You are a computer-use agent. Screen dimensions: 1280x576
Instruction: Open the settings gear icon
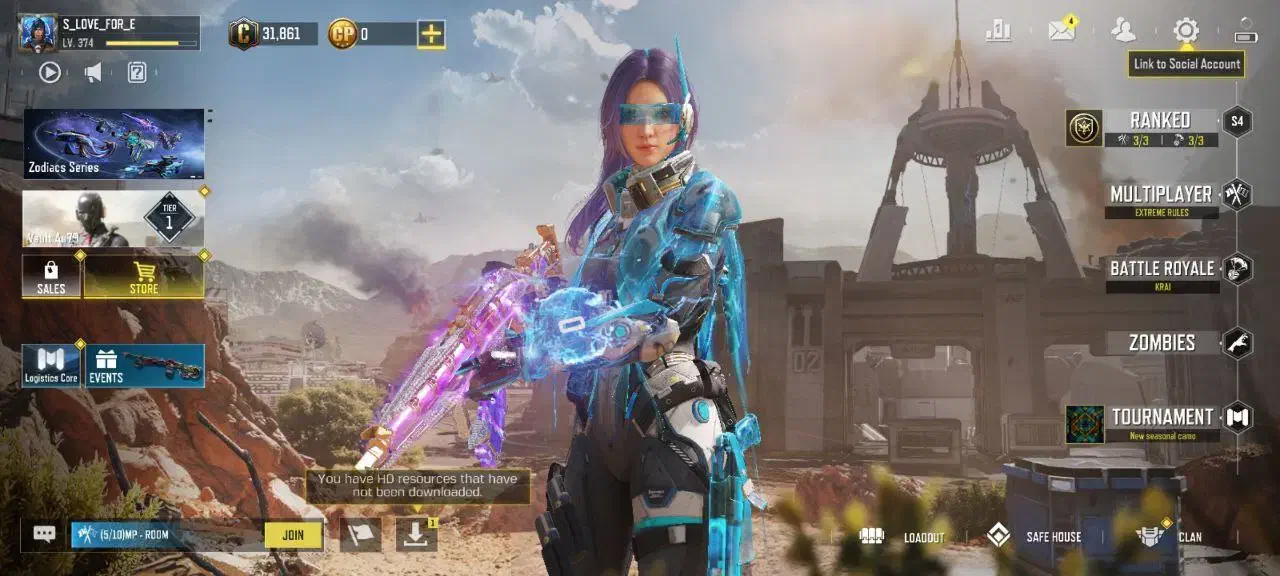click(1186, 30)
